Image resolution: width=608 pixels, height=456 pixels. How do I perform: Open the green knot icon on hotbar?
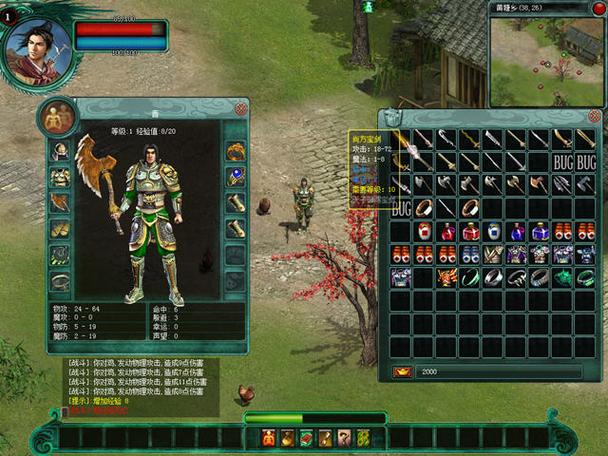pyautogui.click(x=363, y=437)
